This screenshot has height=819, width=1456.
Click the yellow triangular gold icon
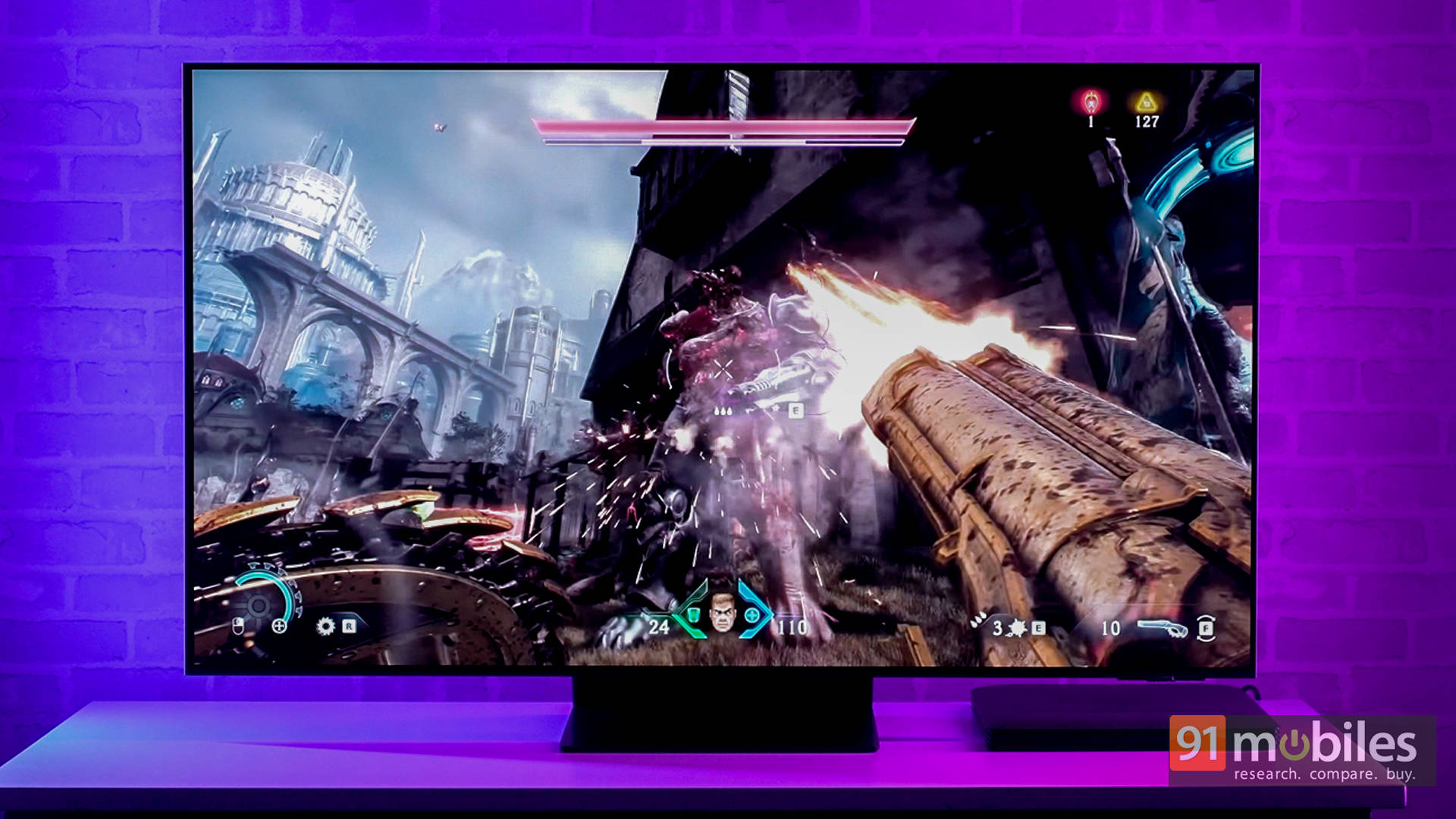(1146, 102)
